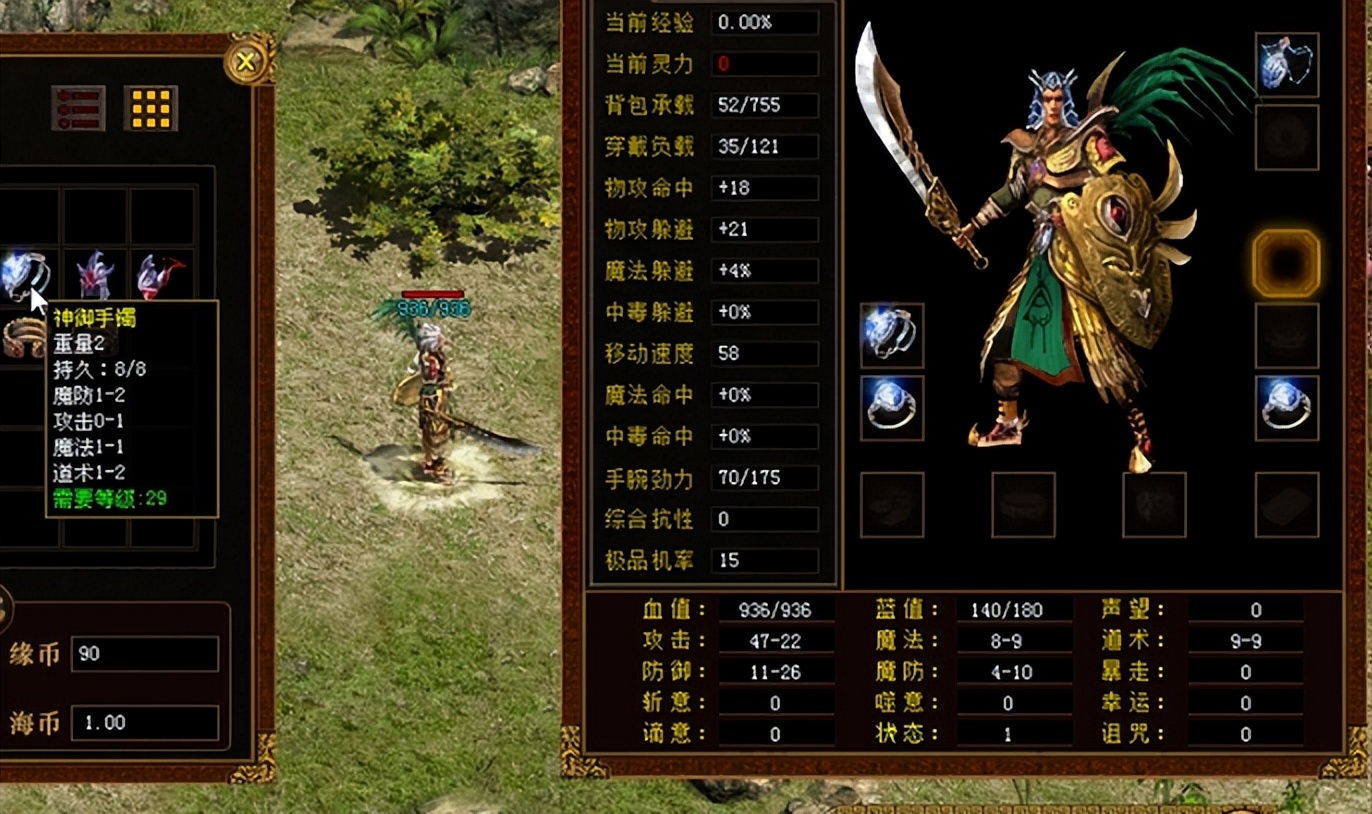Switch the bag to list view
Screen dimensions: 1372x814
(x=78, y=108)
